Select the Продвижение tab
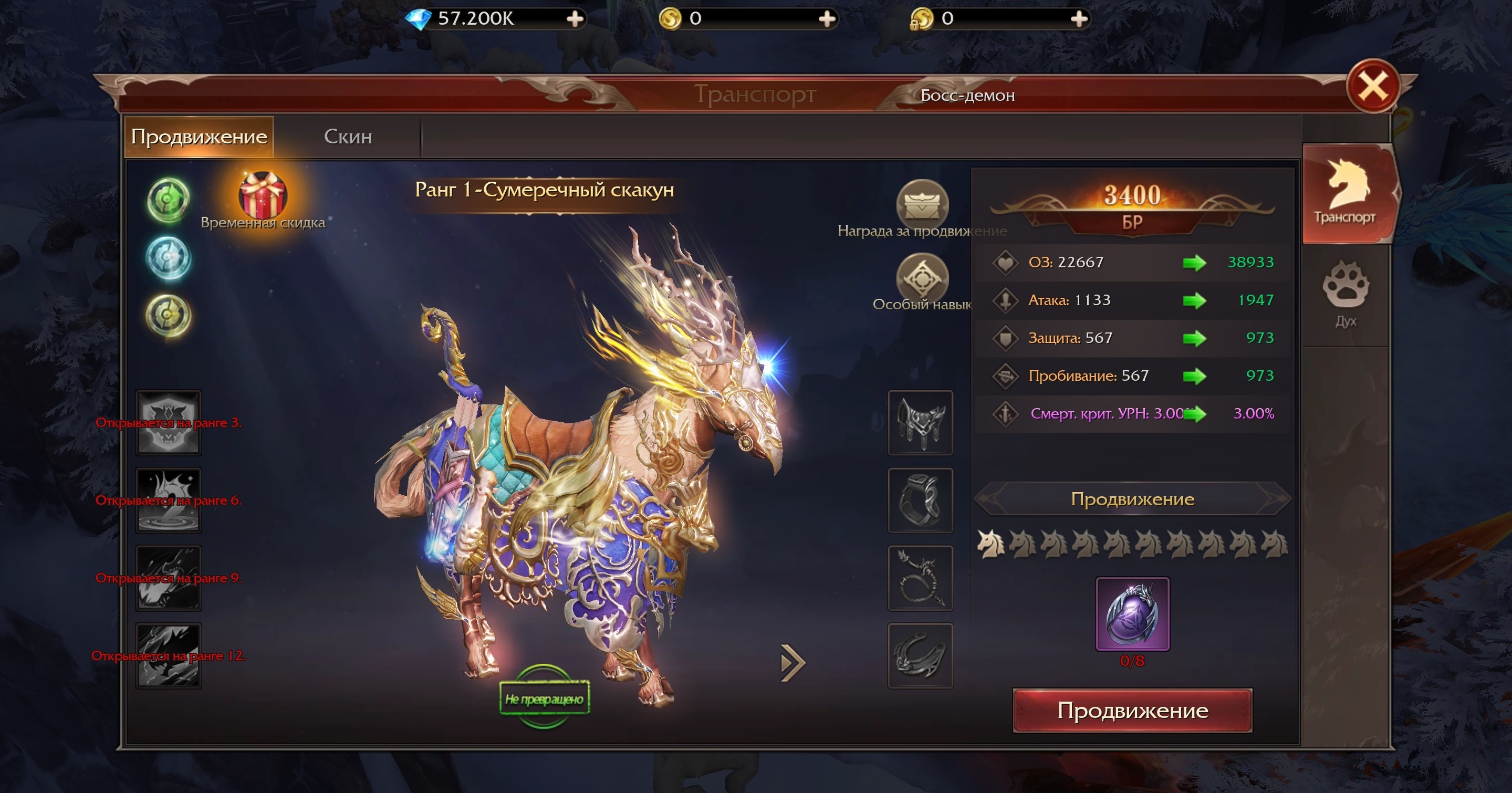The height and width of the screenshot is (793, 1512). (199, 137)
